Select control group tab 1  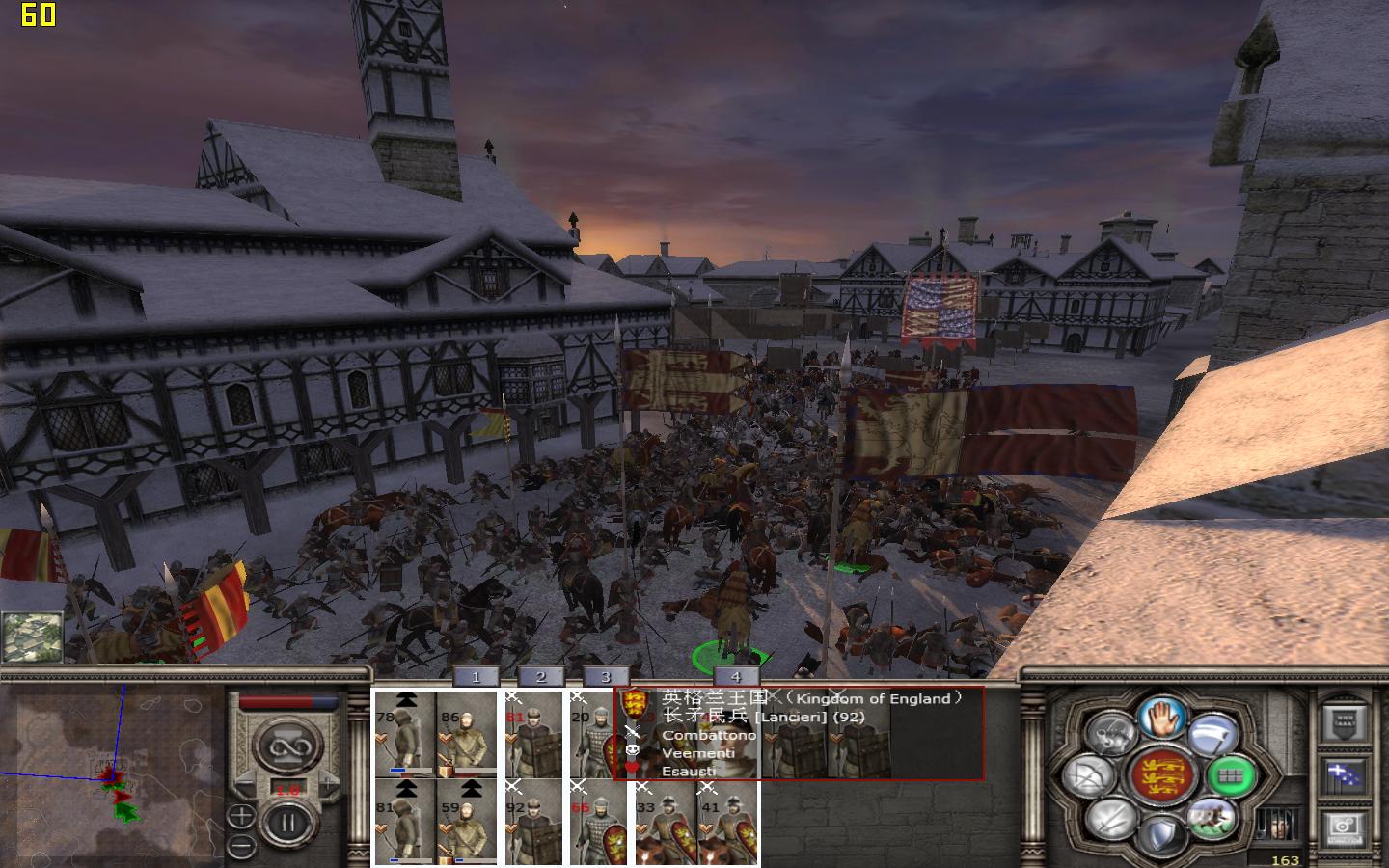pos(476,677)
